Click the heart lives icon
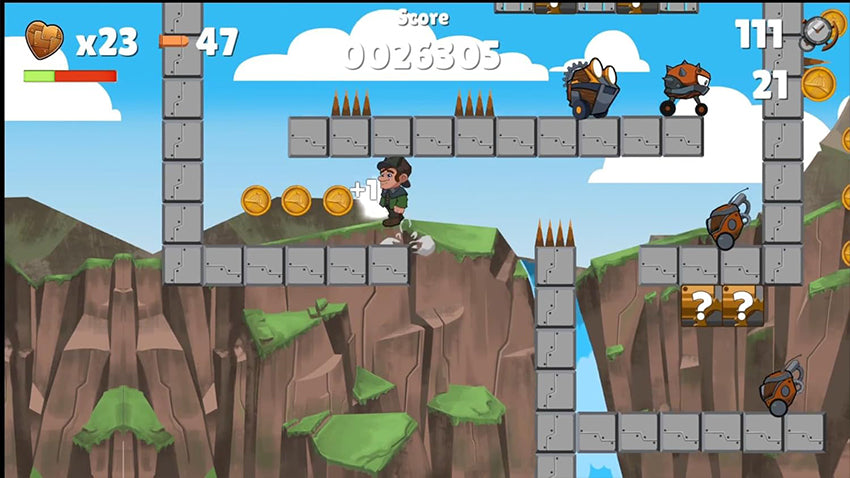Image resolution: width=850 pixels, height=478 pixels. [44, 41]
